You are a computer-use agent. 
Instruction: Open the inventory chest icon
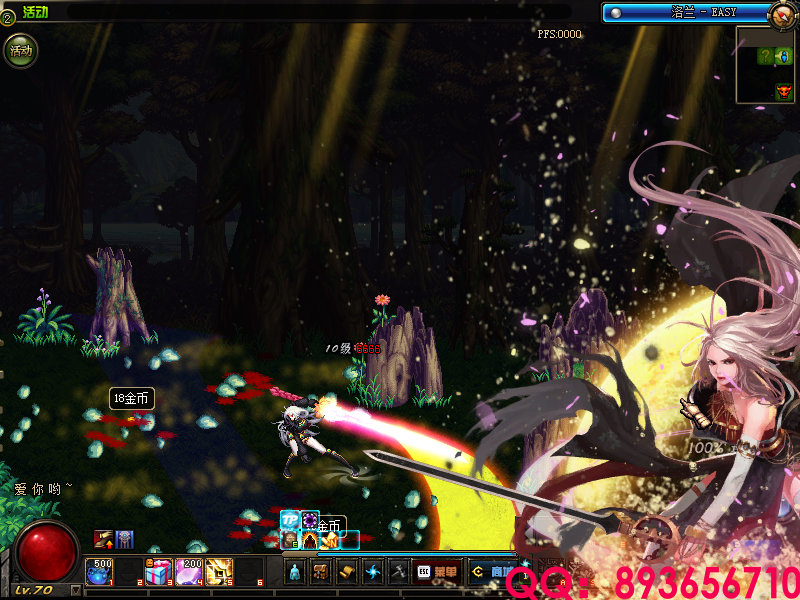coord(321,572)
